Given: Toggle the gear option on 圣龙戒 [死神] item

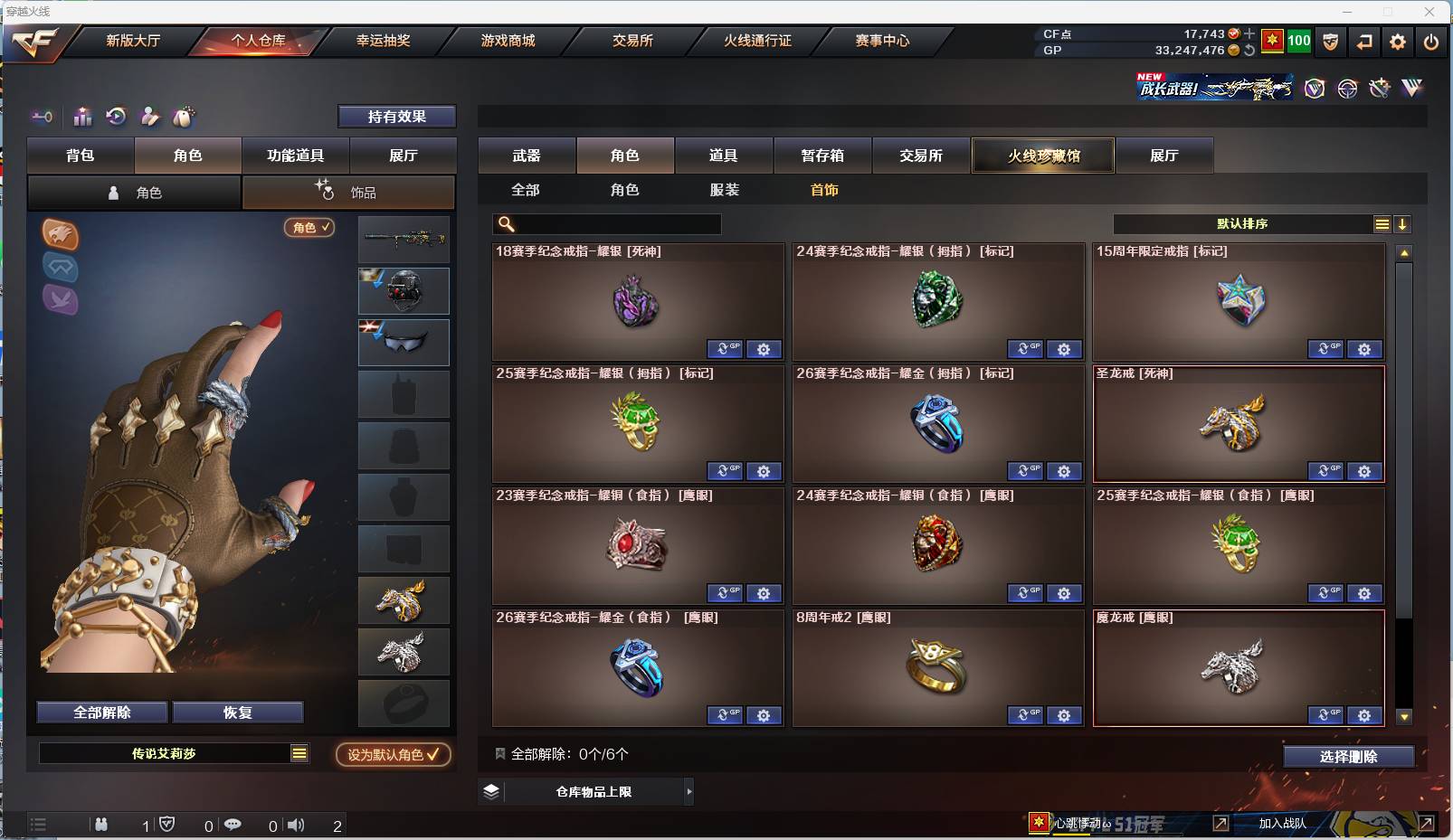Looking at the screenshot, I should pos(1365,471).
